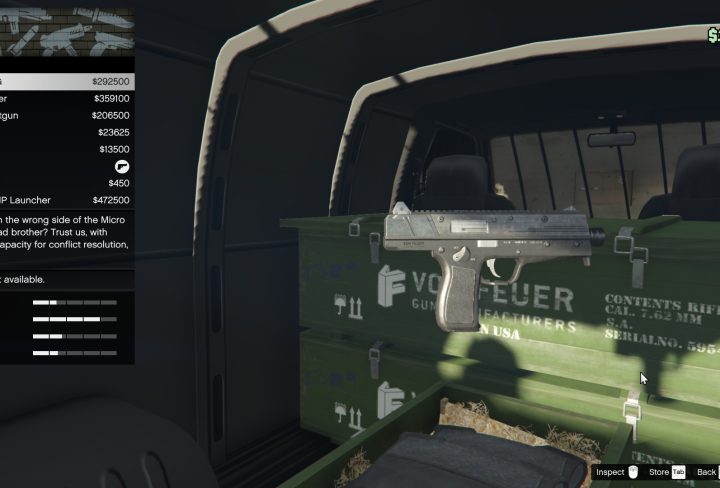Select the highlighted weapon priced $292500
The width and height of the screenshot is (720, 488).
click(66, 82)
